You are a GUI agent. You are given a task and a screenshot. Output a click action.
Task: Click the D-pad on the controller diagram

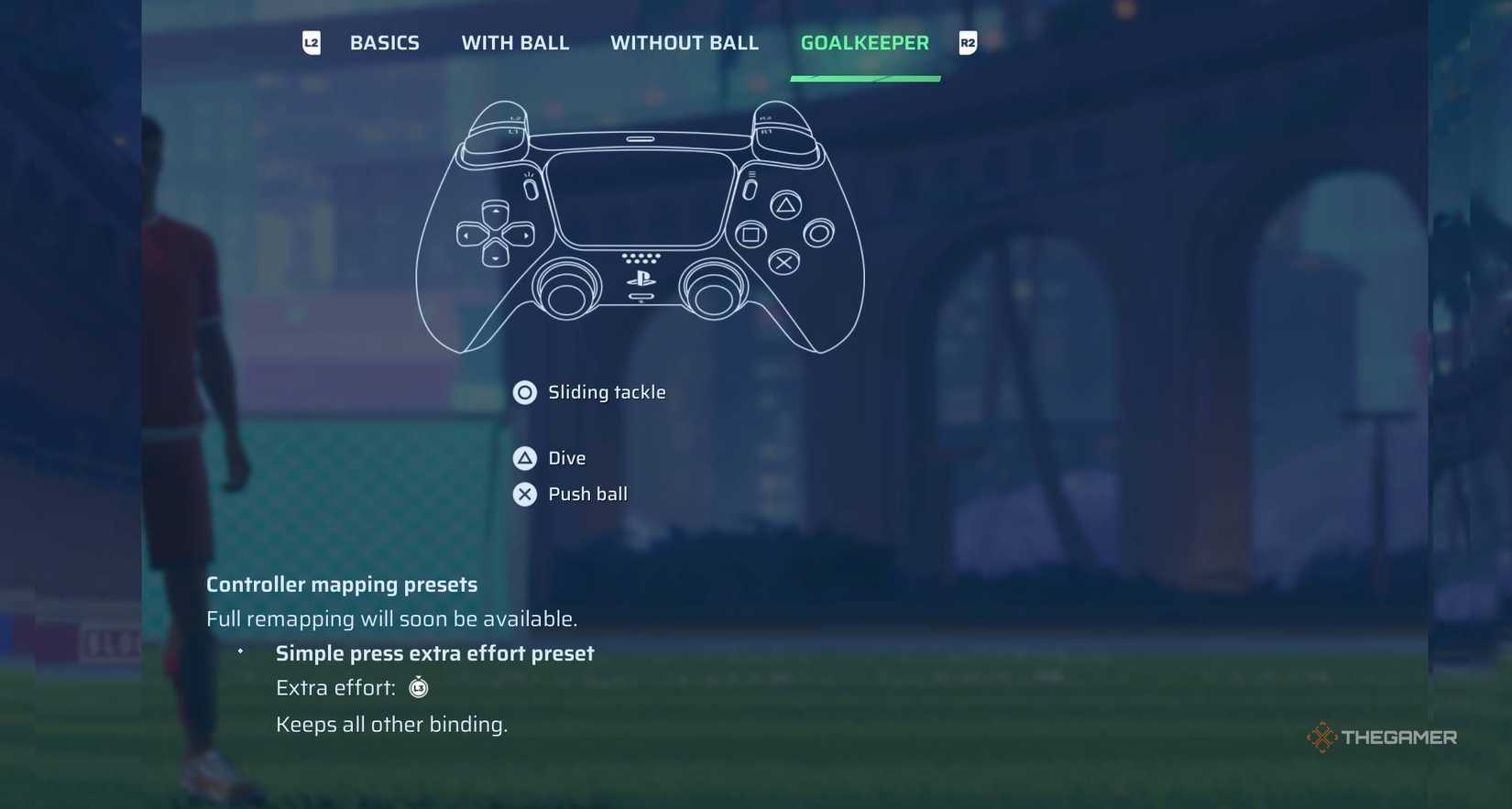point(496,234)
